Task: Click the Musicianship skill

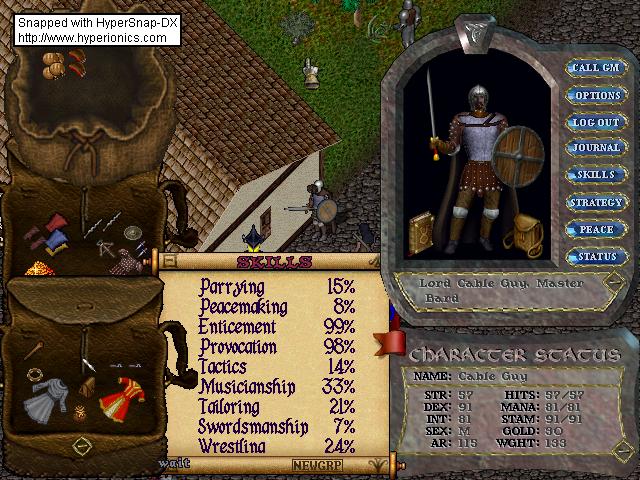Action: pos(247,386)
